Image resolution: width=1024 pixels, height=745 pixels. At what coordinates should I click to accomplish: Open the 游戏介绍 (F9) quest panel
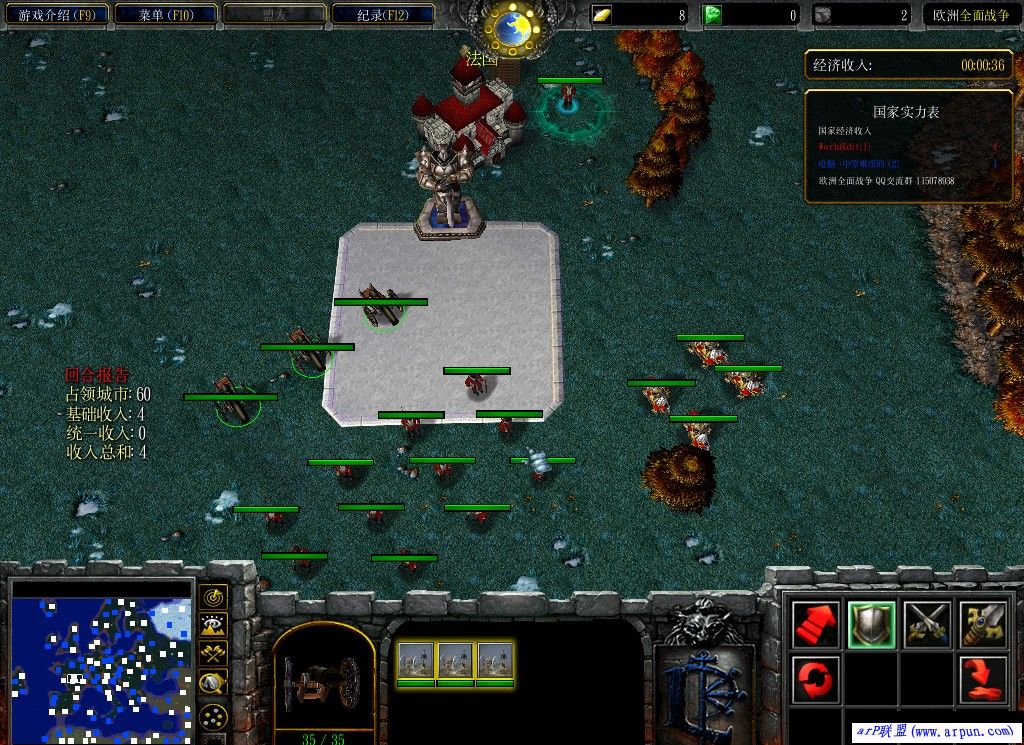(x=55, y=15)
